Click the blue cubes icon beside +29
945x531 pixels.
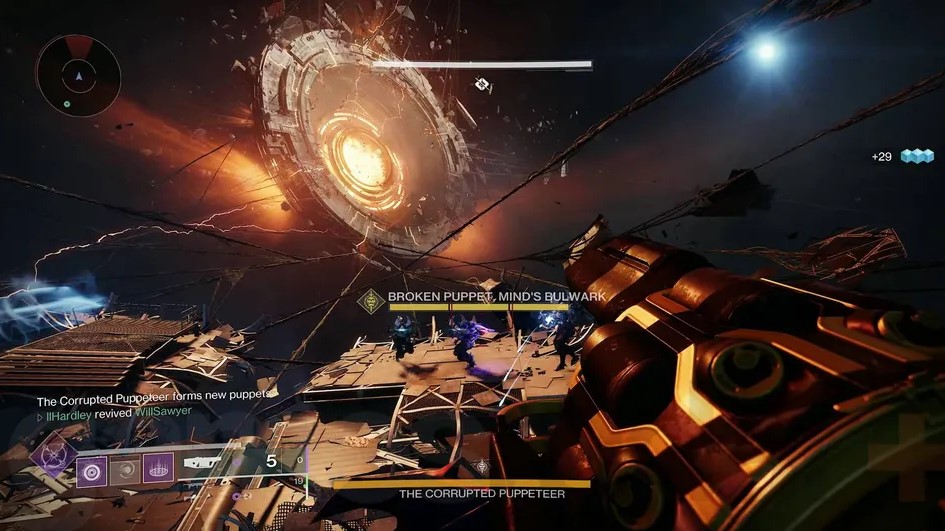(916, 156)
